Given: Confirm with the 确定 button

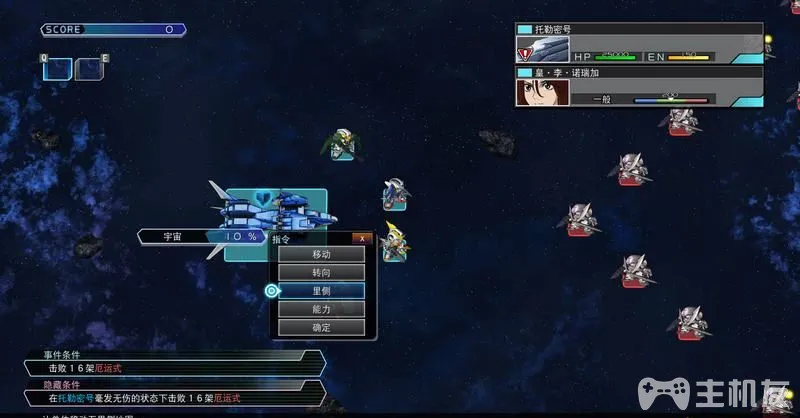Looking at the screenshot, I should click(321, 327).
